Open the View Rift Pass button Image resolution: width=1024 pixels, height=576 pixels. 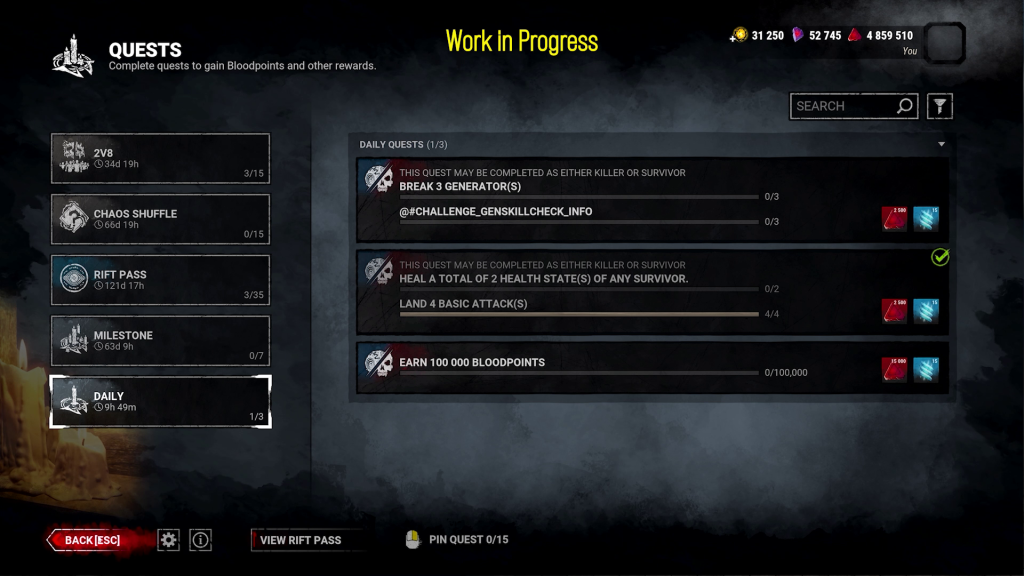point(301,540)
